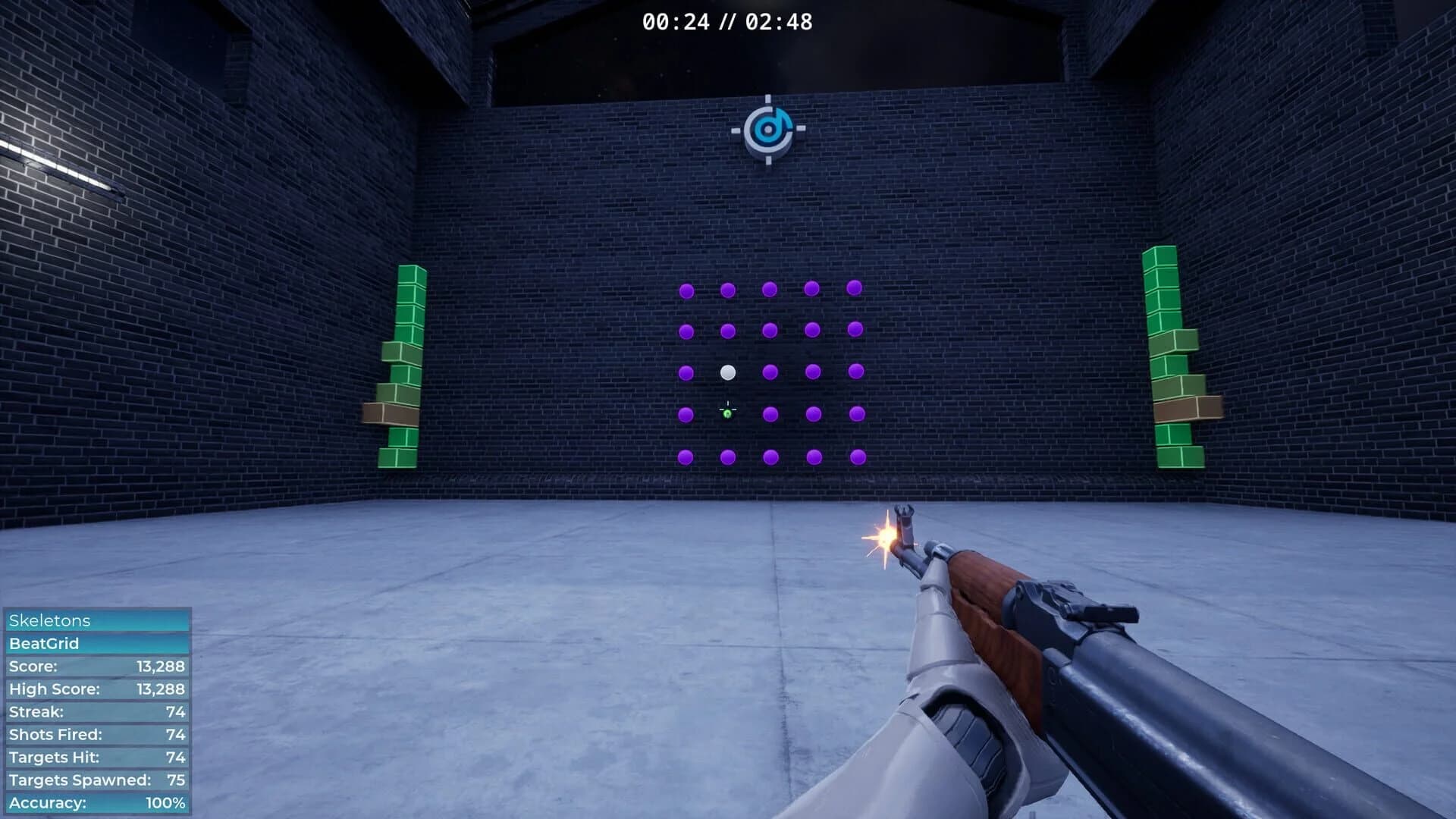Click the bottom-left purple target orb
1456x819 pixels.
pos(686,455)
